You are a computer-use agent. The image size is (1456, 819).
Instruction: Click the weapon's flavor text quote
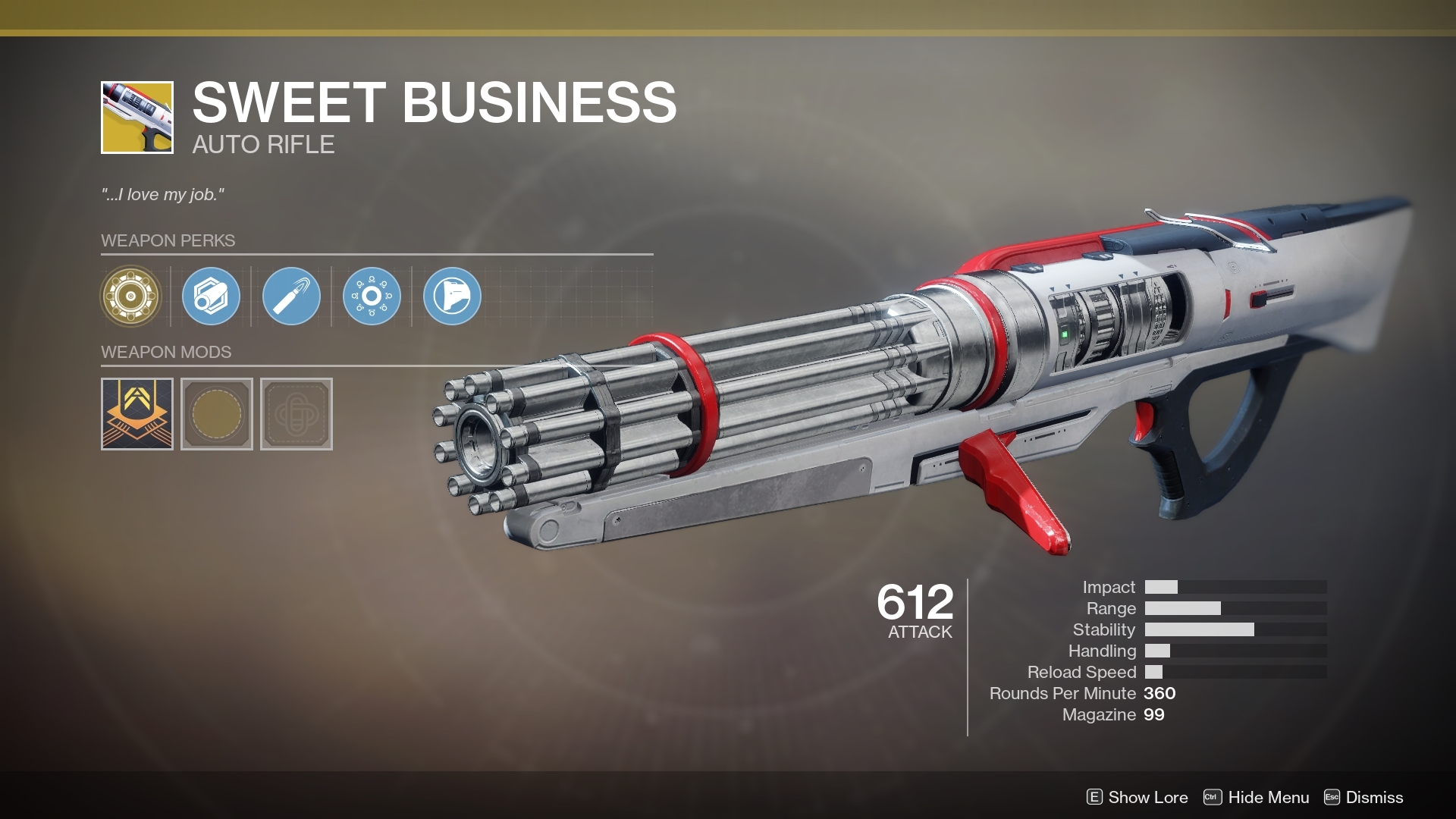164,194
